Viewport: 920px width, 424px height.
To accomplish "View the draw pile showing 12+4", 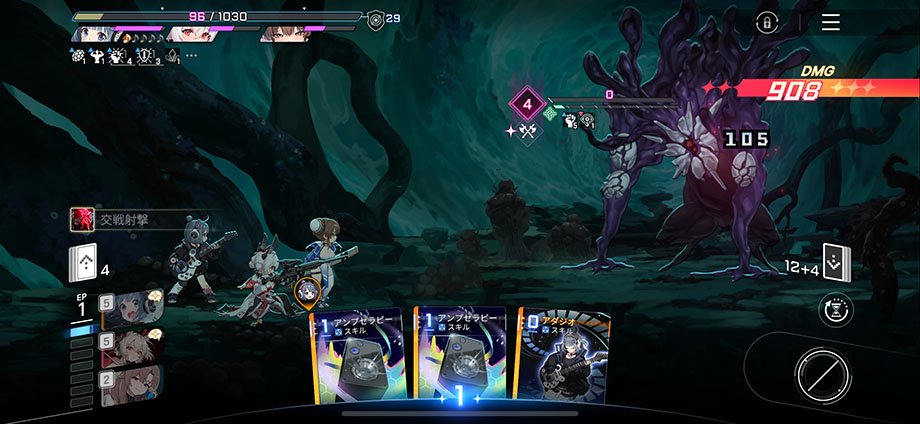I will 835,264.
